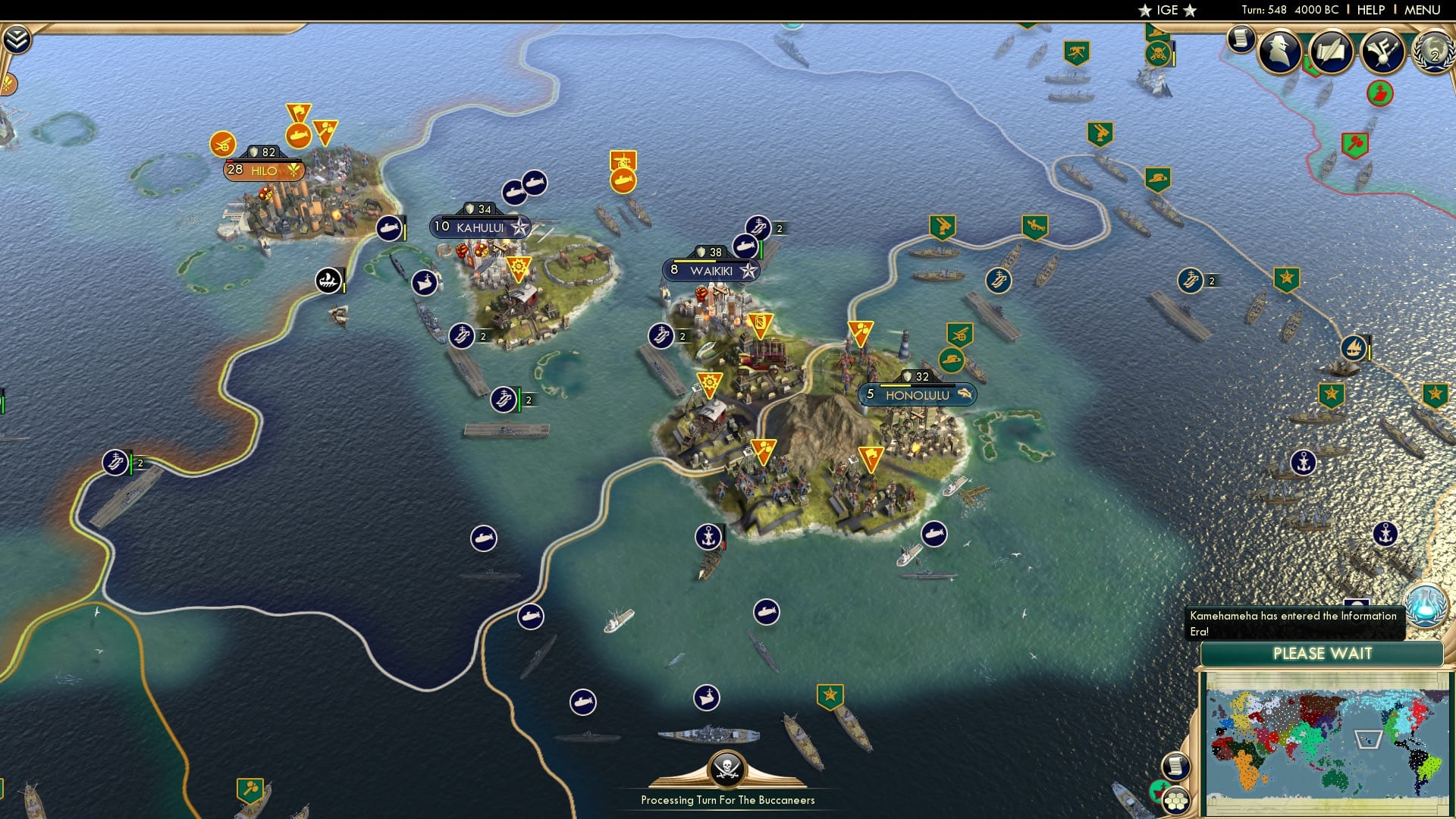Open the HELP item

1369,10
